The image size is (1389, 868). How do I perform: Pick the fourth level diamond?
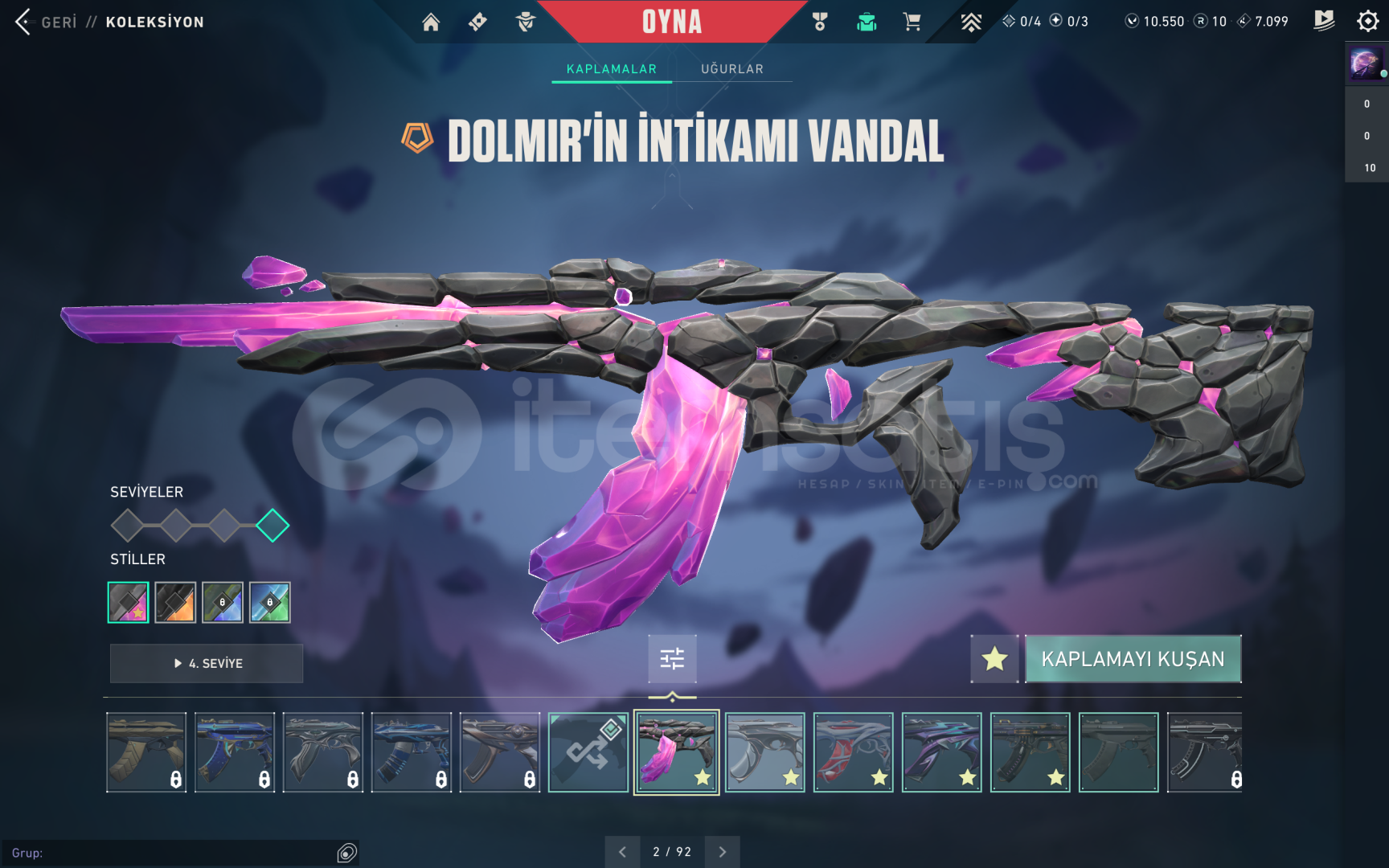(x=272, y=526)
